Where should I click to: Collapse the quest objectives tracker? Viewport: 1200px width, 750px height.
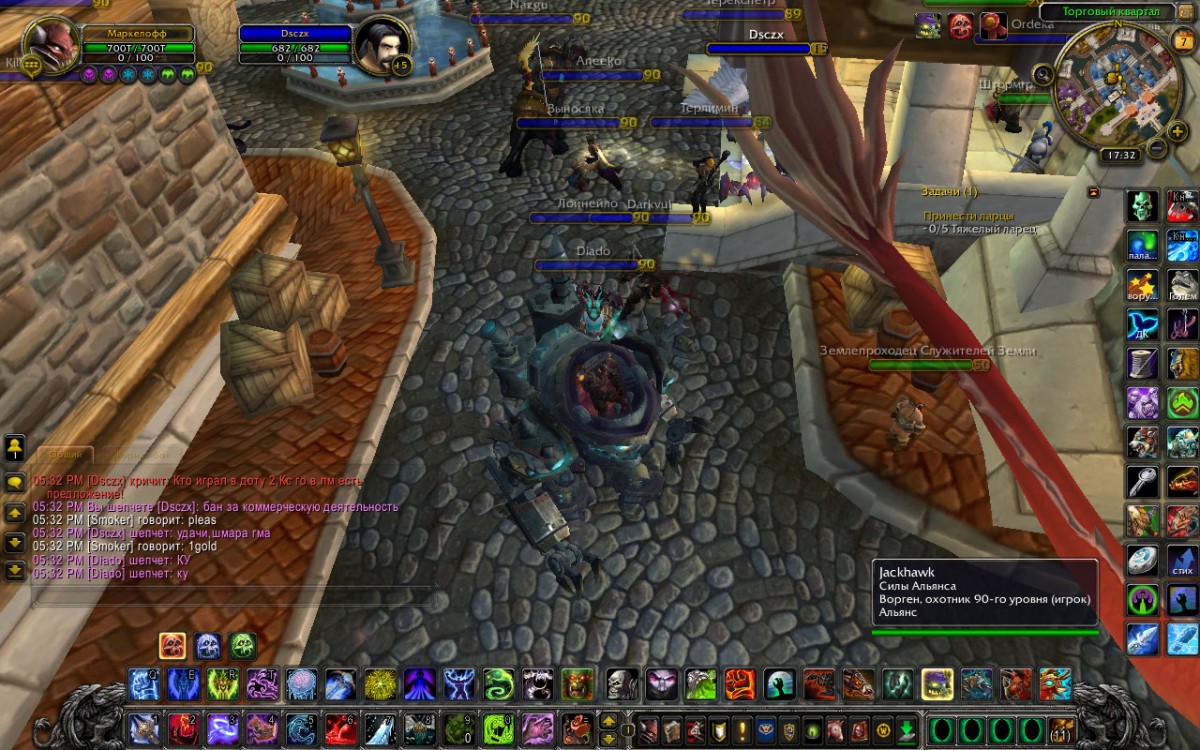[x=1093, y=191]
